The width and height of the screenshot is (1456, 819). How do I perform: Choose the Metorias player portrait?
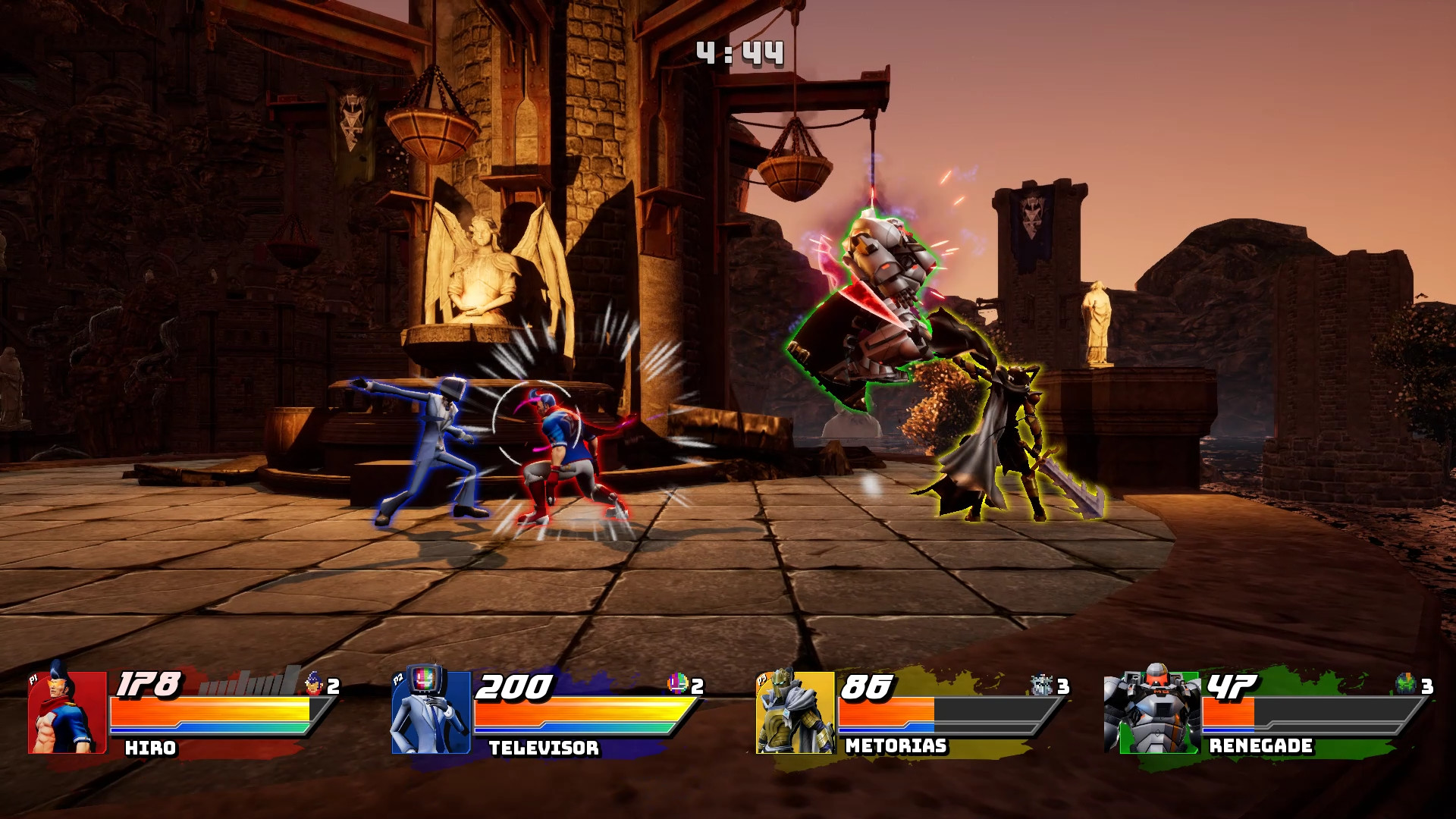(x=795, y=711)
